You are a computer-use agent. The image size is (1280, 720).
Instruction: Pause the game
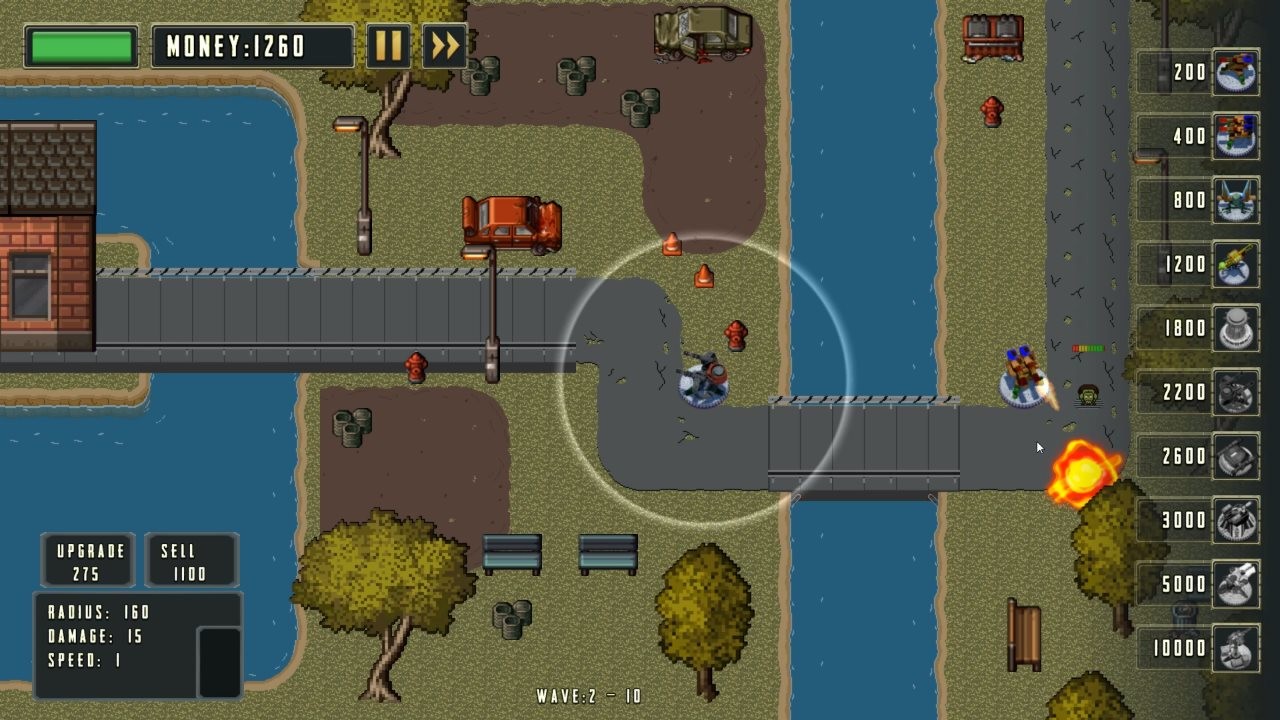pyautogui.click(x=389, y=45)
